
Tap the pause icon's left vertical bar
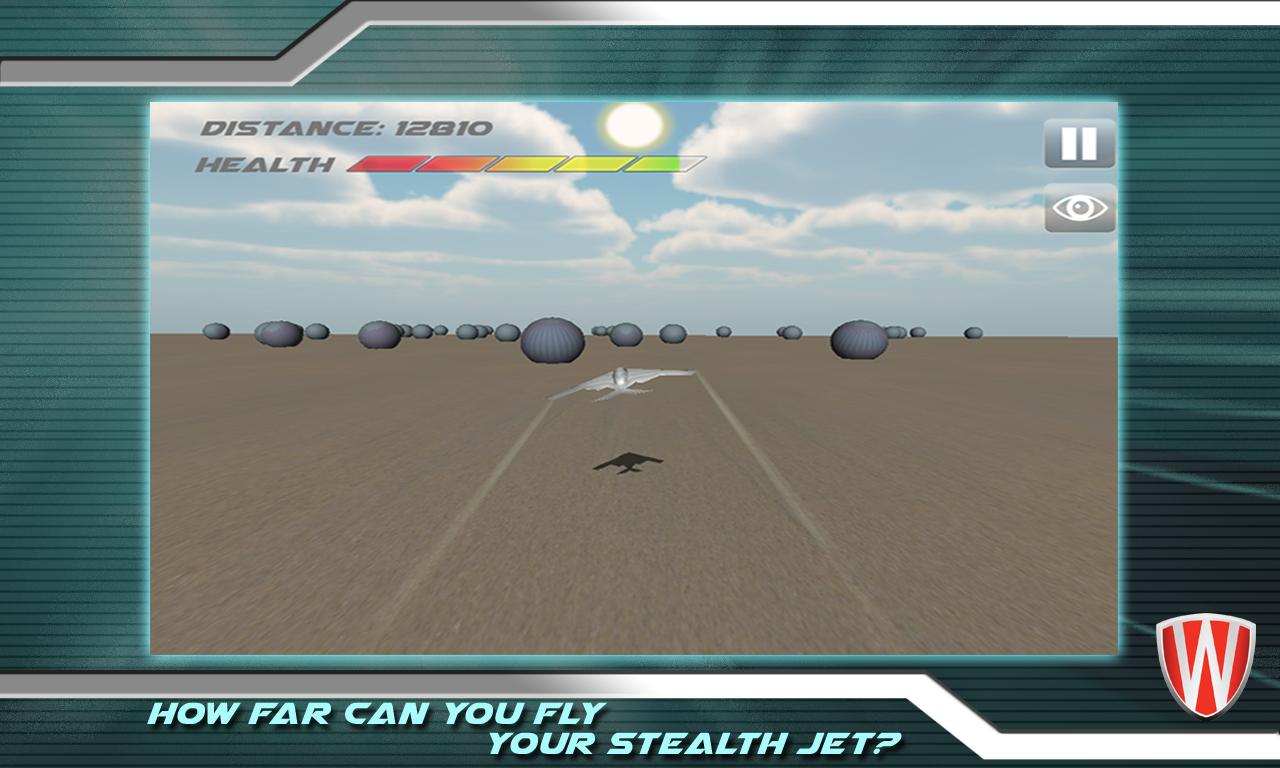coord(1072,141)
